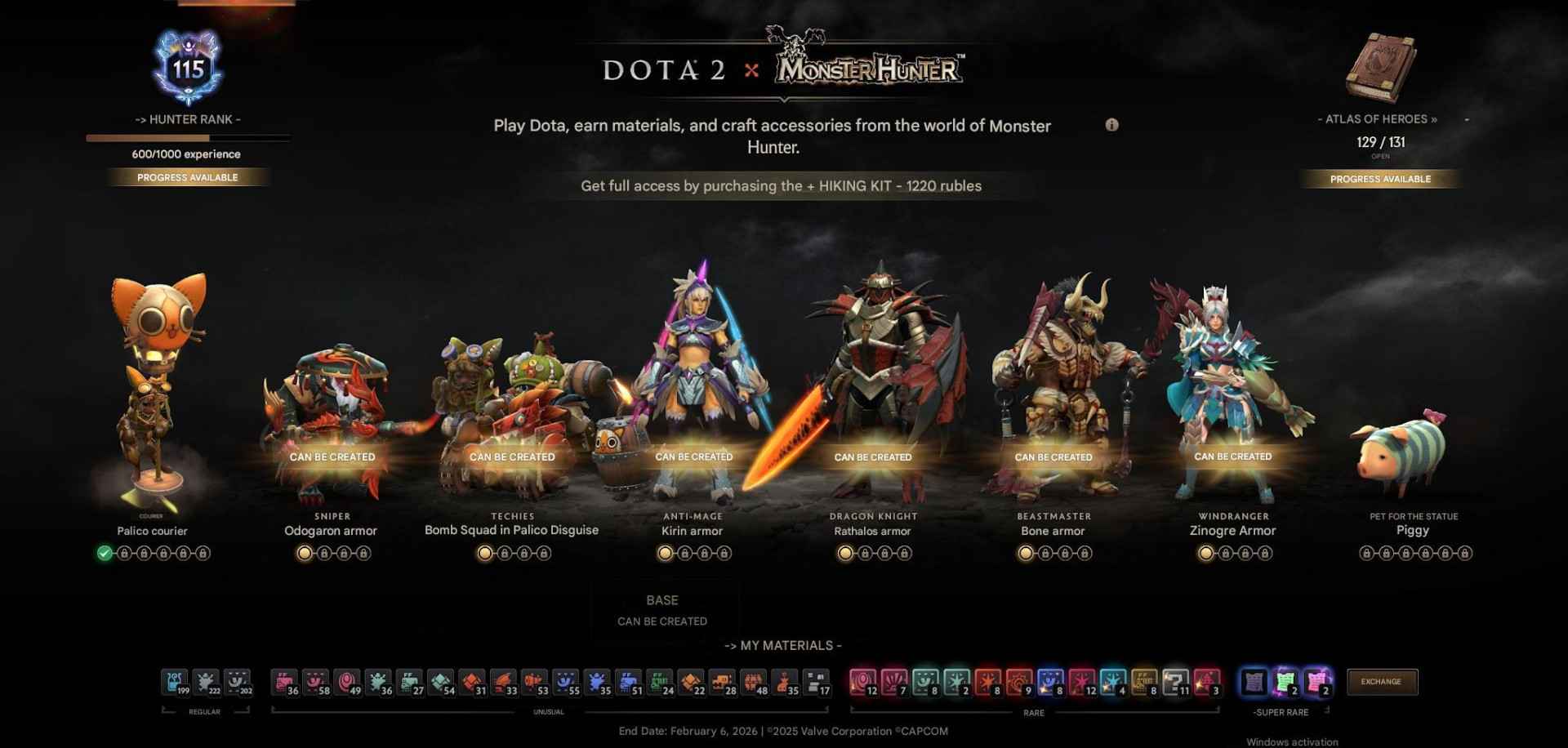Click the info icon beside event description

[x=1112, y=126]
